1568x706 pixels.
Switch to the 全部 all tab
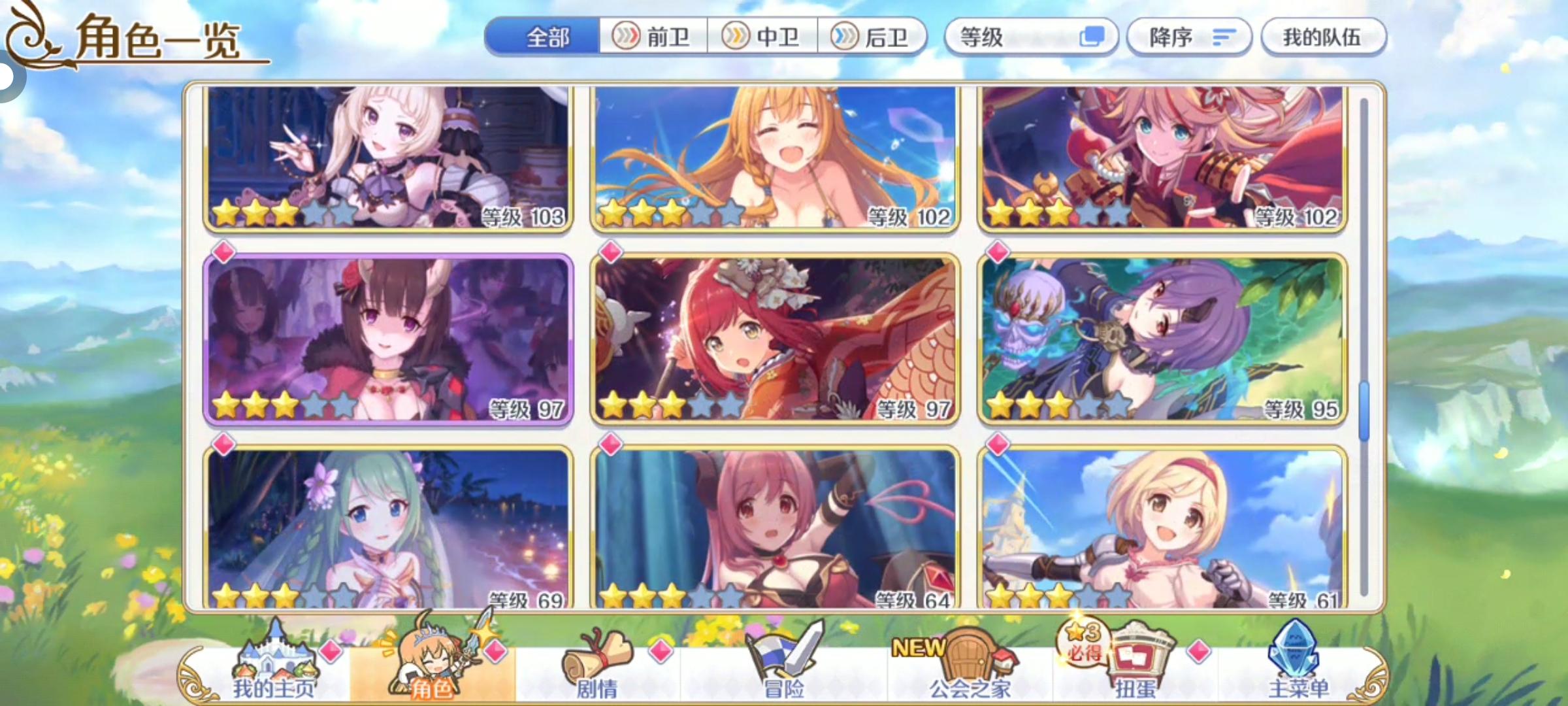coord(549,37)
